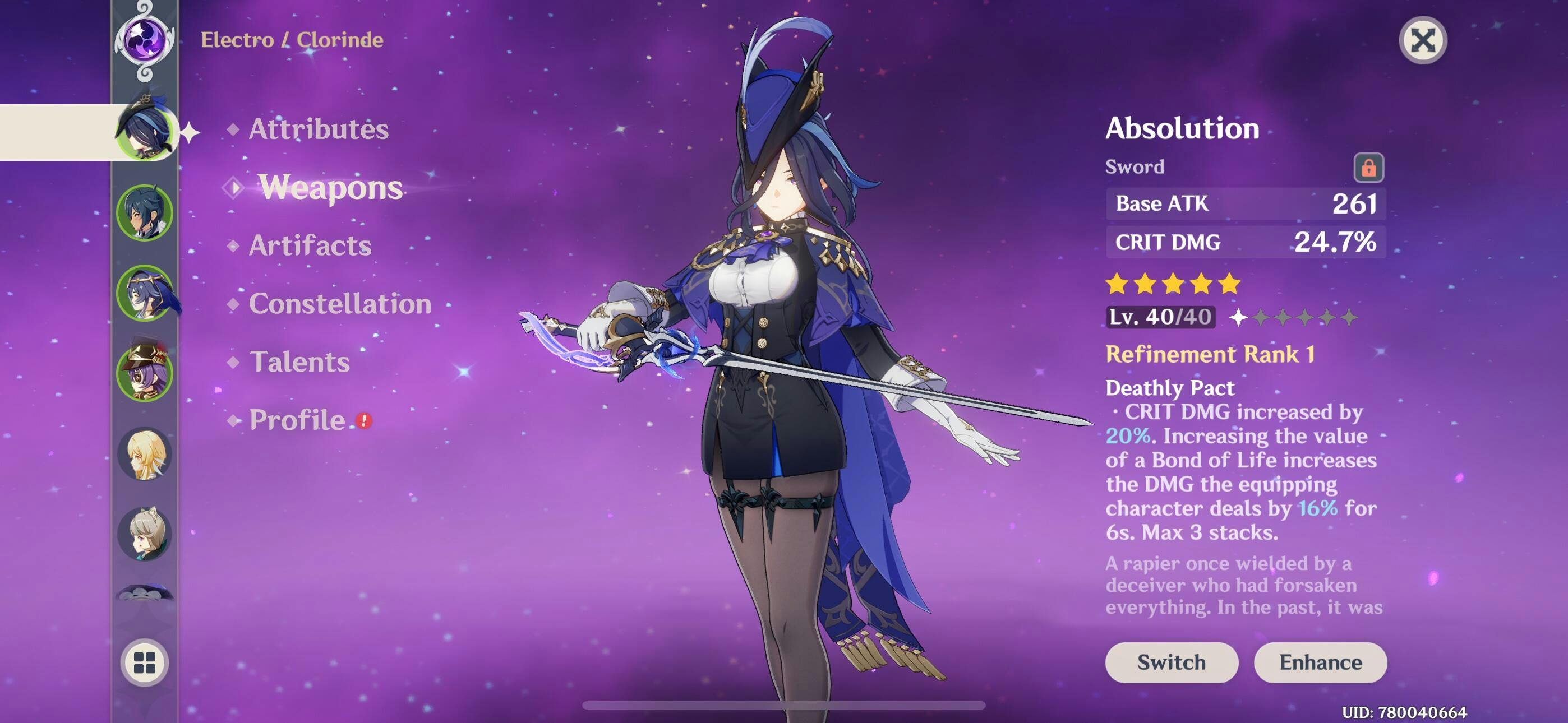The width and height of the screenshot is (1568, 723).
Task: Pick the blonde Traveler portrait
Action: [145, 453]
